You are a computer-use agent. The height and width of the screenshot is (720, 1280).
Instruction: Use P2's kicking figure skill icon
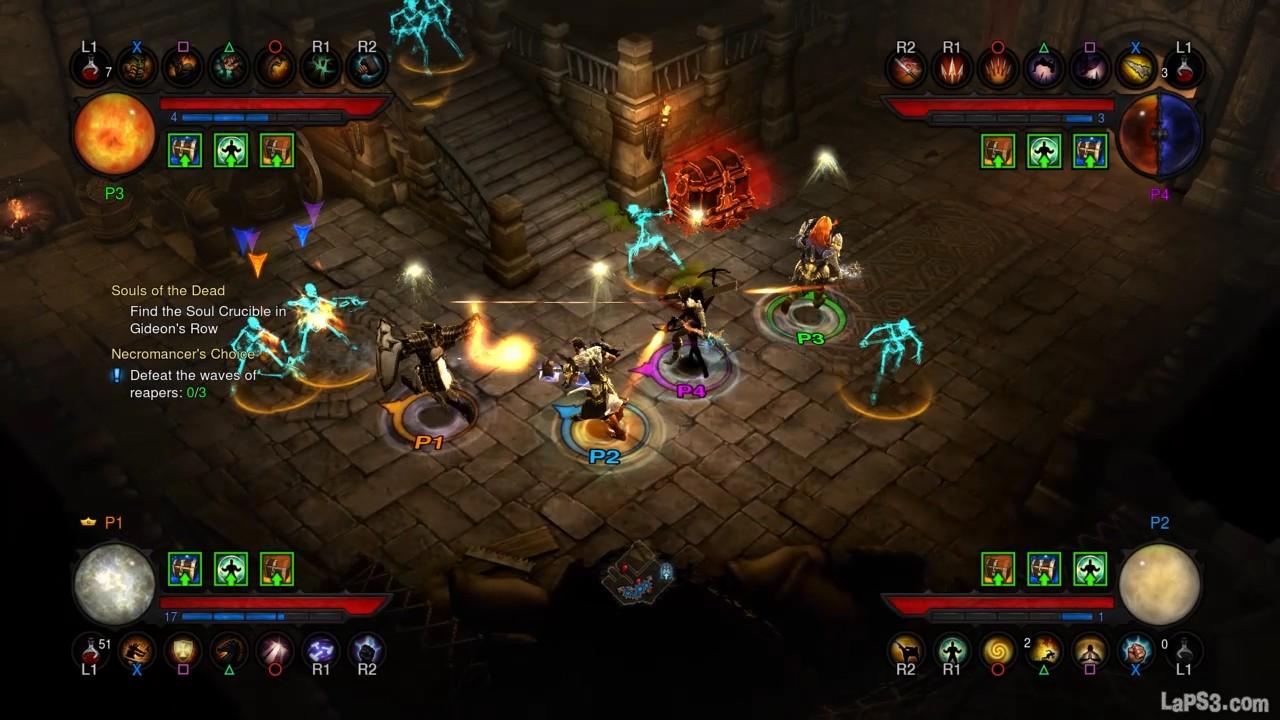pos(905,650)
